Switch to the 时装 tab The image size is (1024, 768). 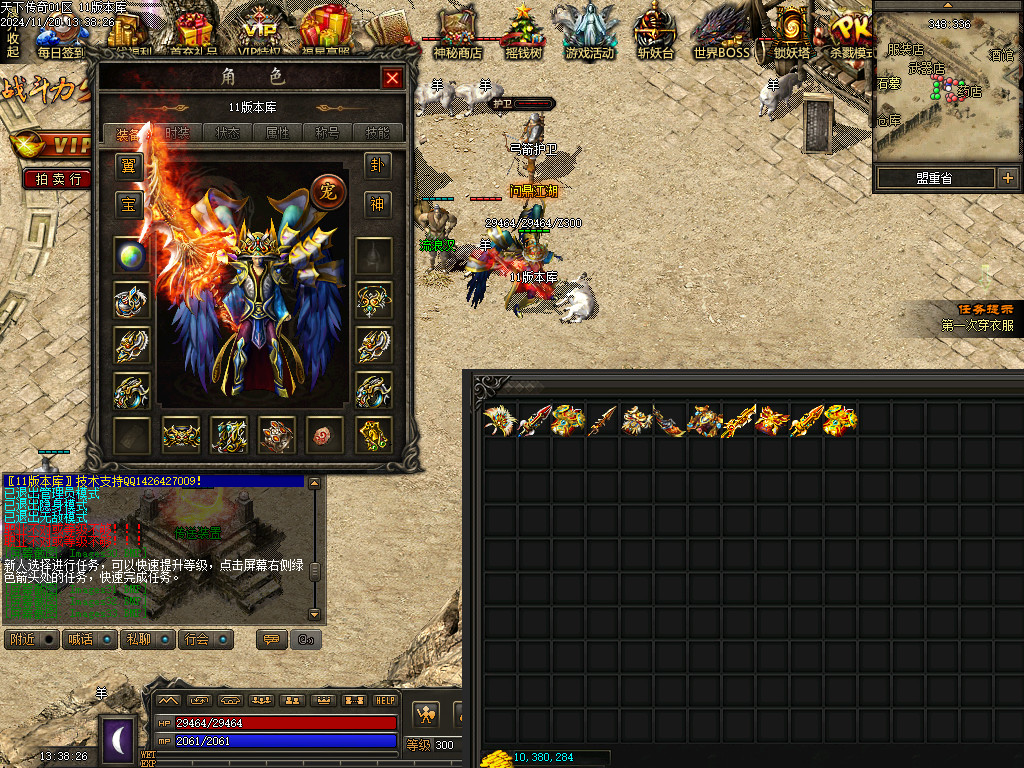[177, 133]
